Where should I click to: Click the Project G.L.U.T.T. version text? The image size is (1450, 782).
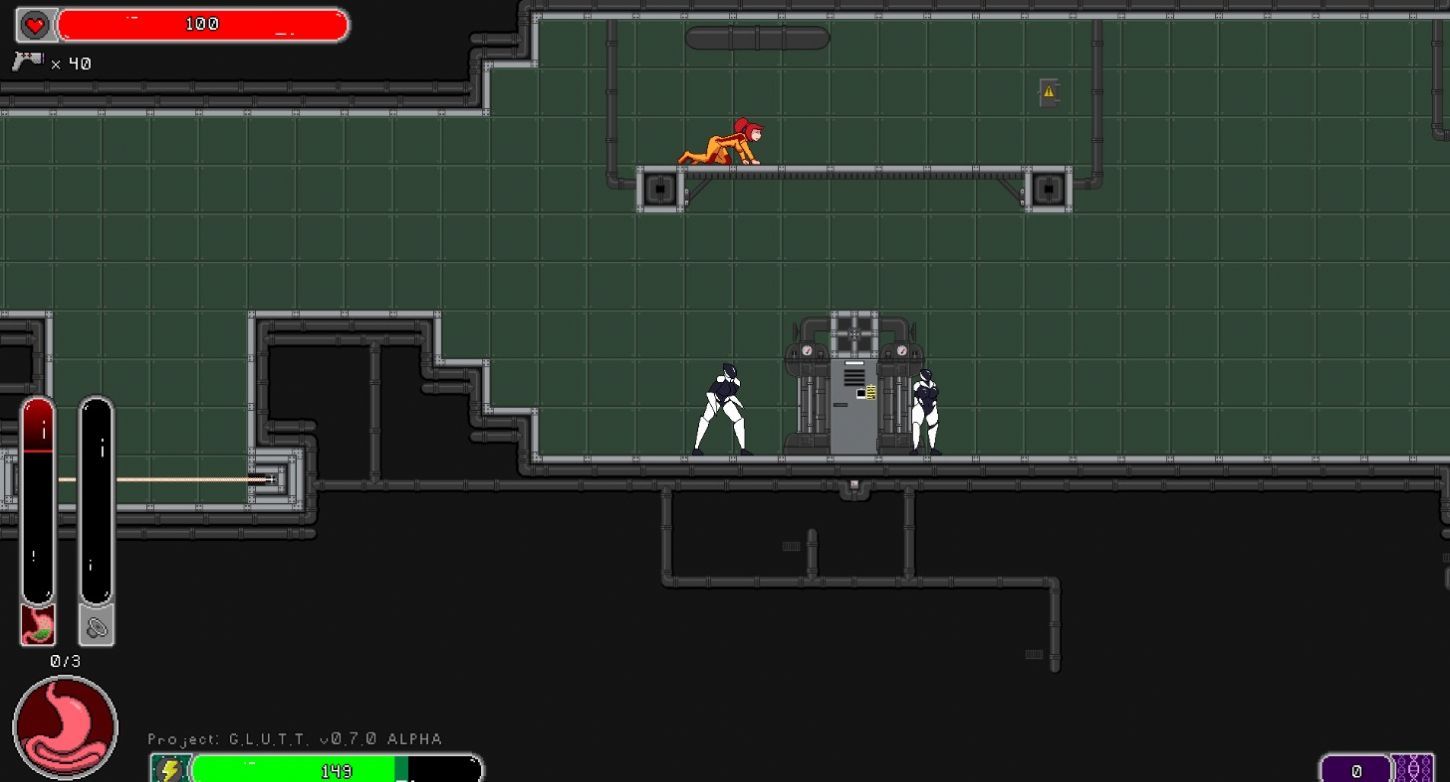(295, 739)
